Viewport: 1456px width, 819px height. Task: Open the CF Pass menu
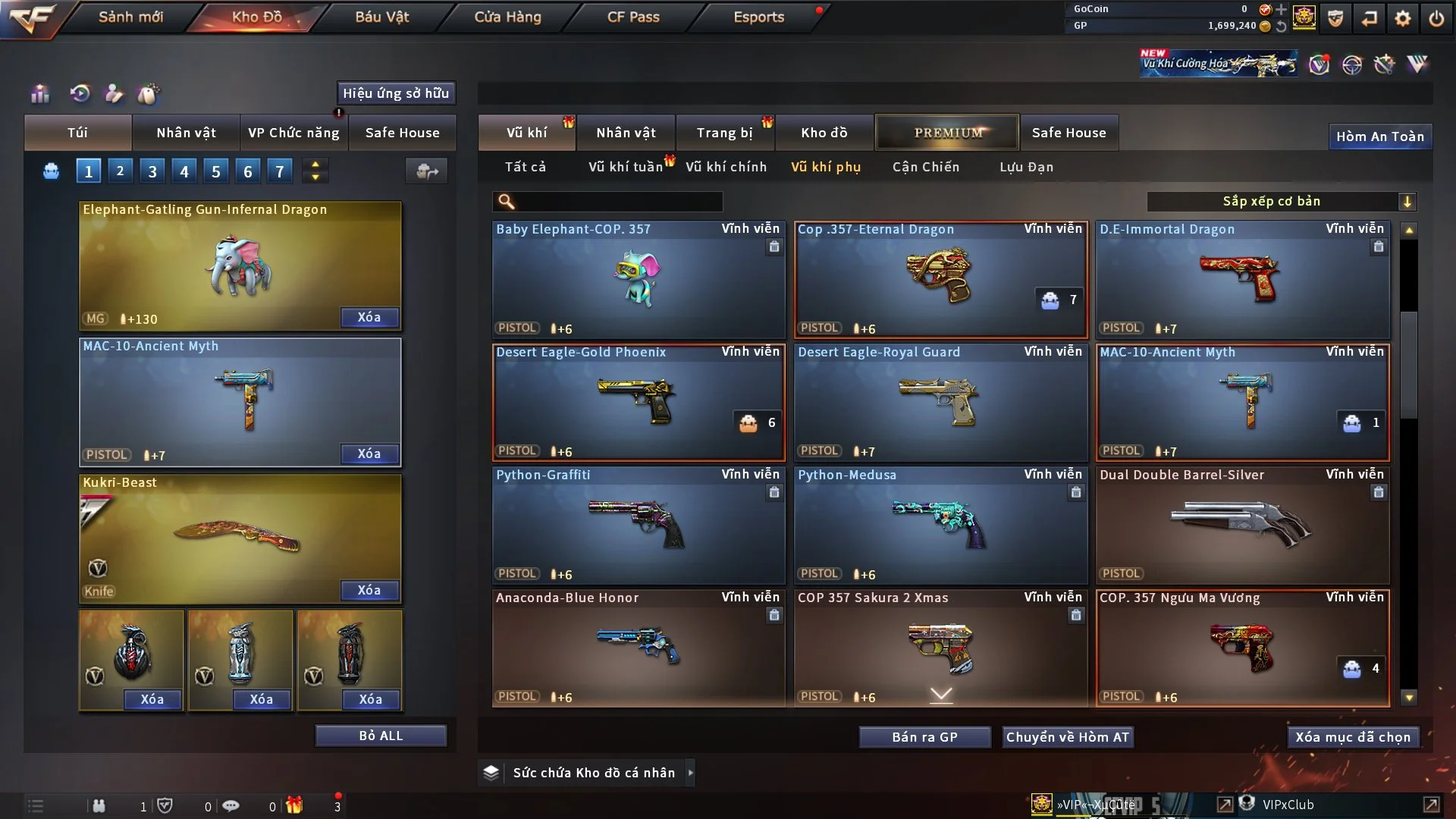coord(633,17)
